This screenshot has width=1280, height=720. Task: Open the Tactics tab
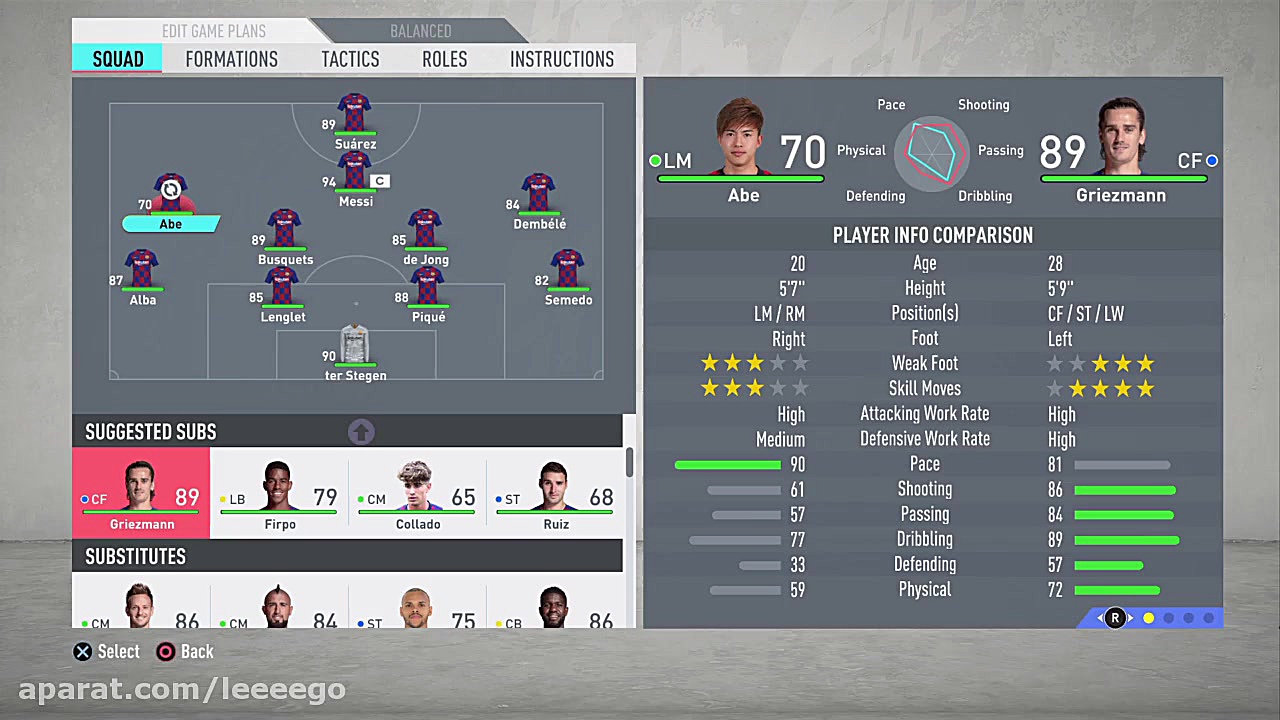coord(350,59)
